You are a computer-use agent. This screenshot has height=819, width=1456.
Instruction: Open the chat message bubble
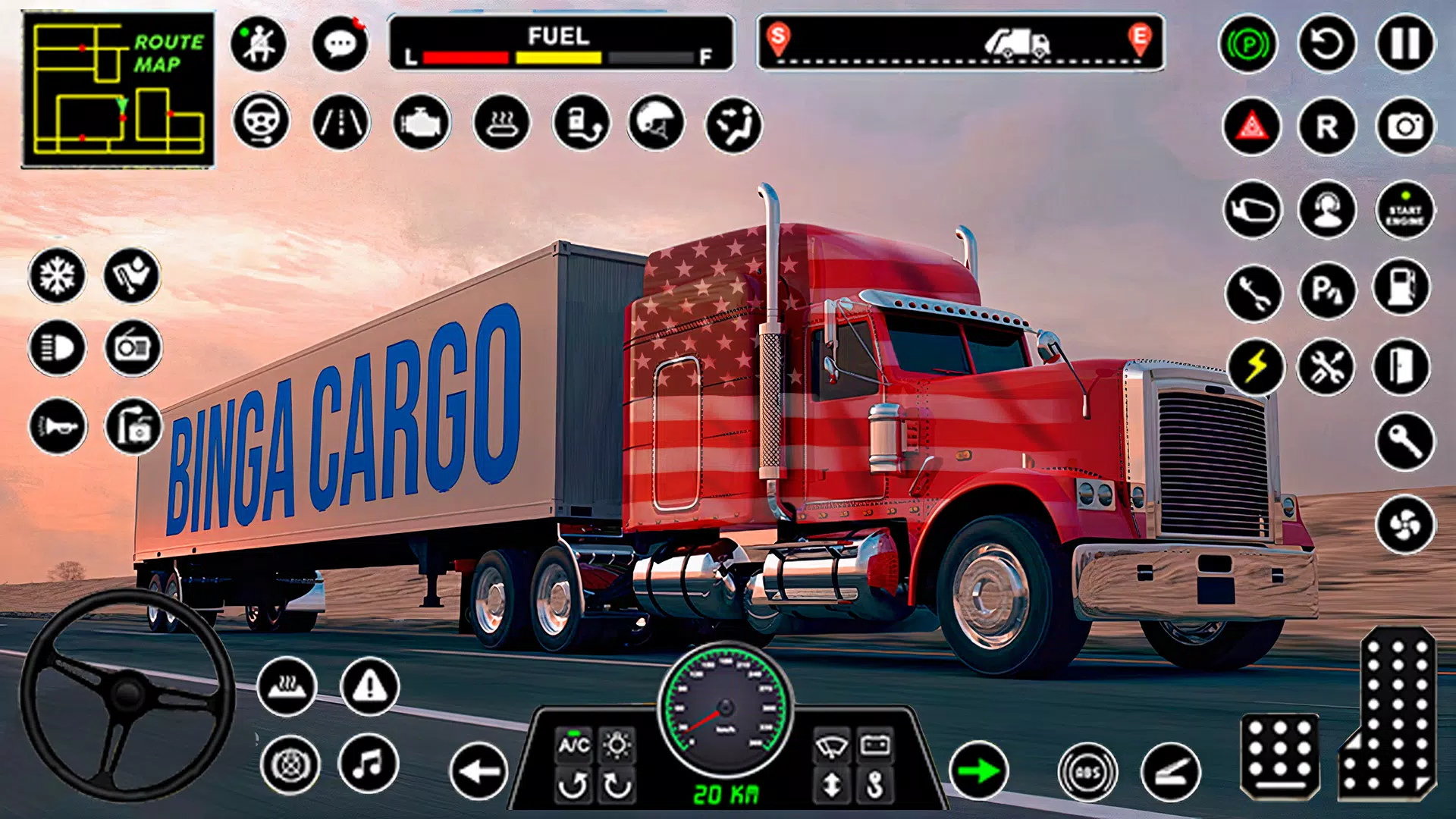tap(340, 44)
